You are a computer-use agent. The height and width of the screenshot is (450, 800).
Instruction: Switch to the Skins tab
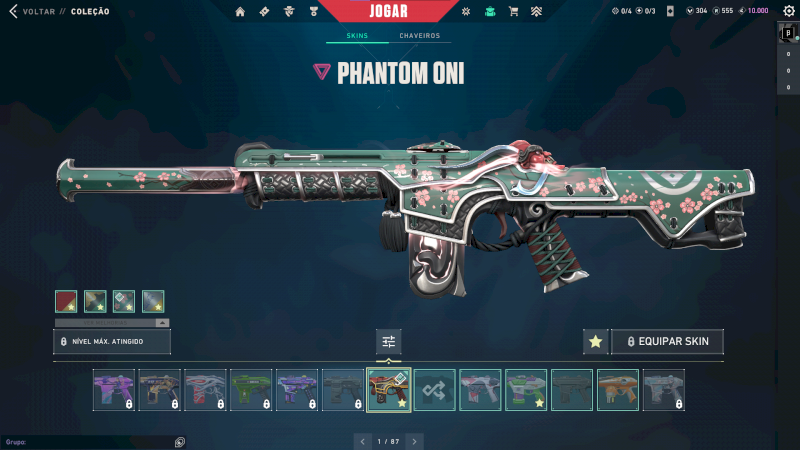[x=357, y=36]
